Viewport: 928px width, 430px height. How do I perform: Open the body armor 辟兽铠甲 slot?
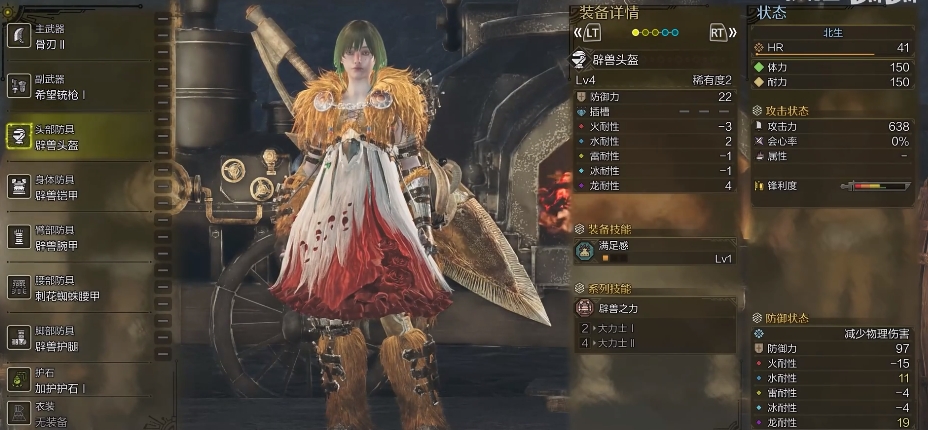click(x=80, y=187)
